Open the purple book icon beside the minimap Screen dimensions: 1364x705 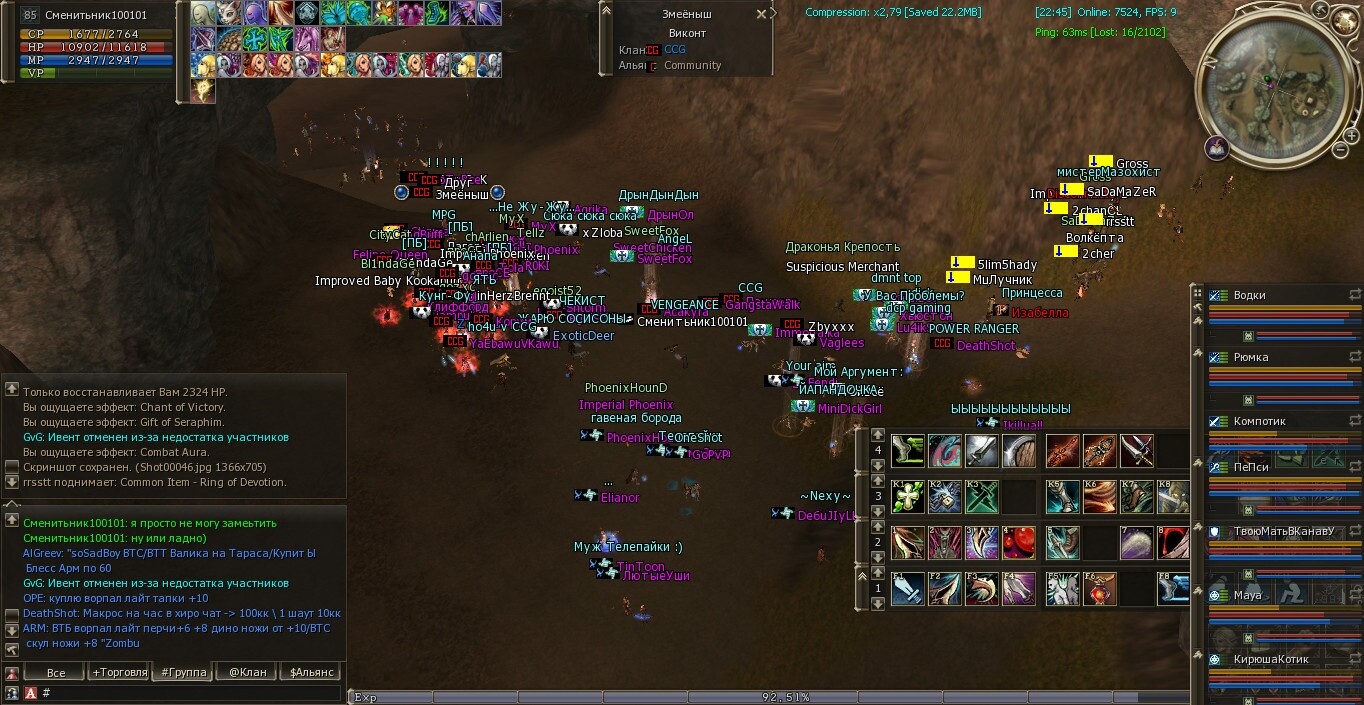(1217, 148)
